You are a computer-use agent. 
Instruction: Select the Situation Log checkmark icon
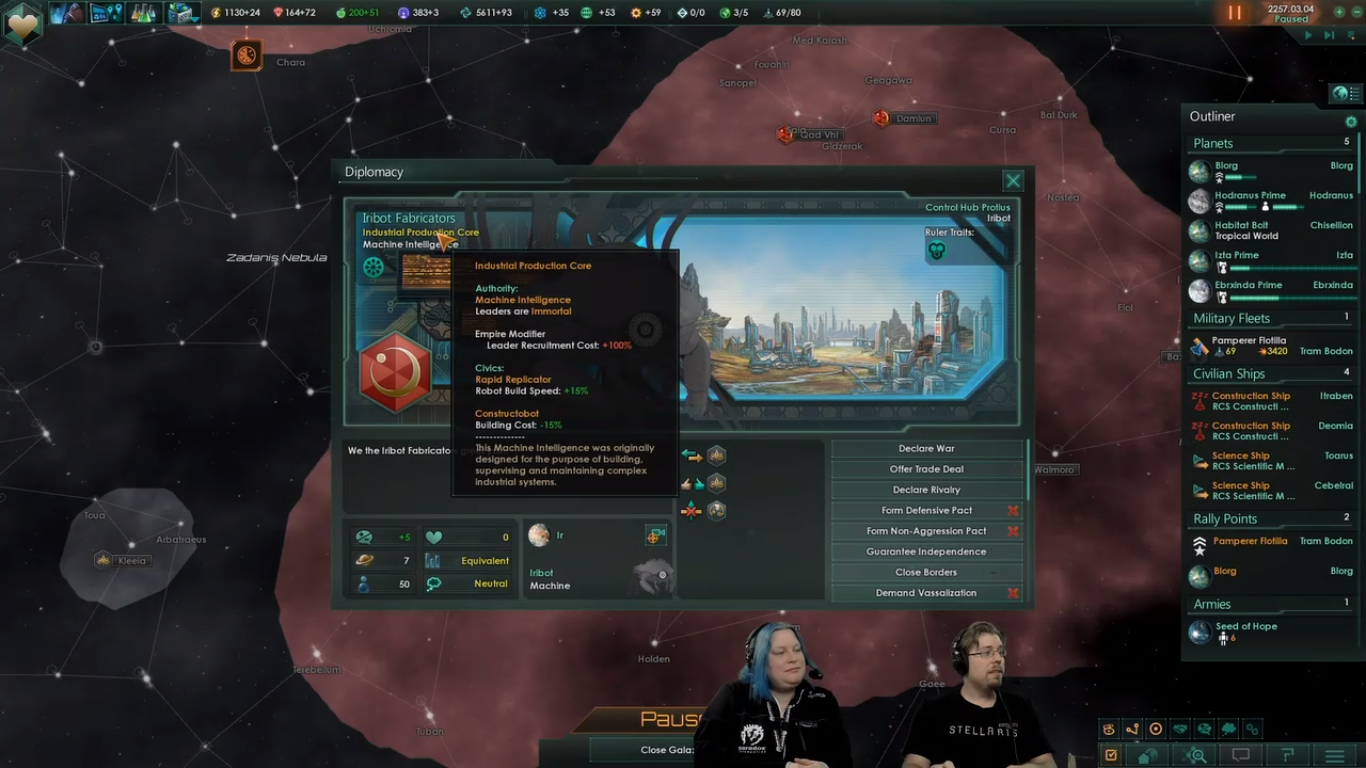pyautogui.click(x=1112, y=754)
